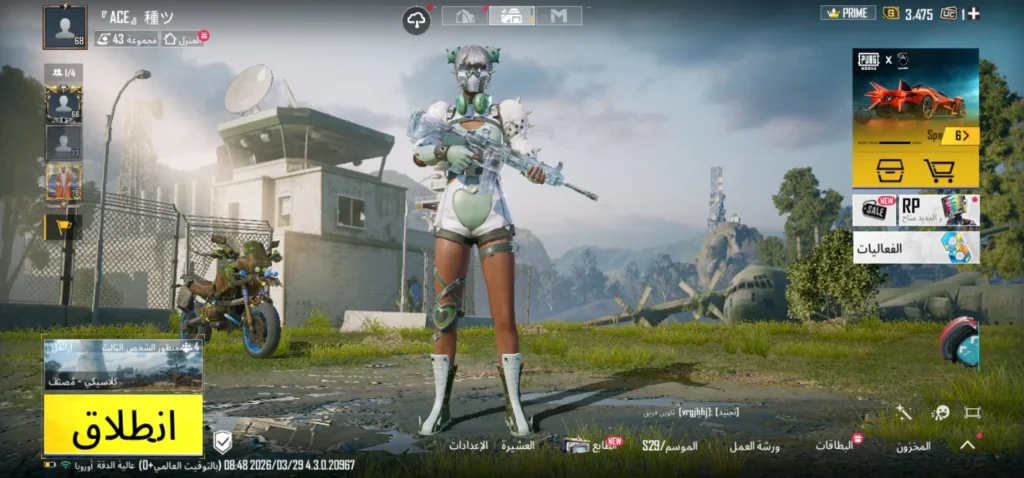Open the PRIME membership badge
Viewport: 1024px width, 478px height.
coord(848,13)
